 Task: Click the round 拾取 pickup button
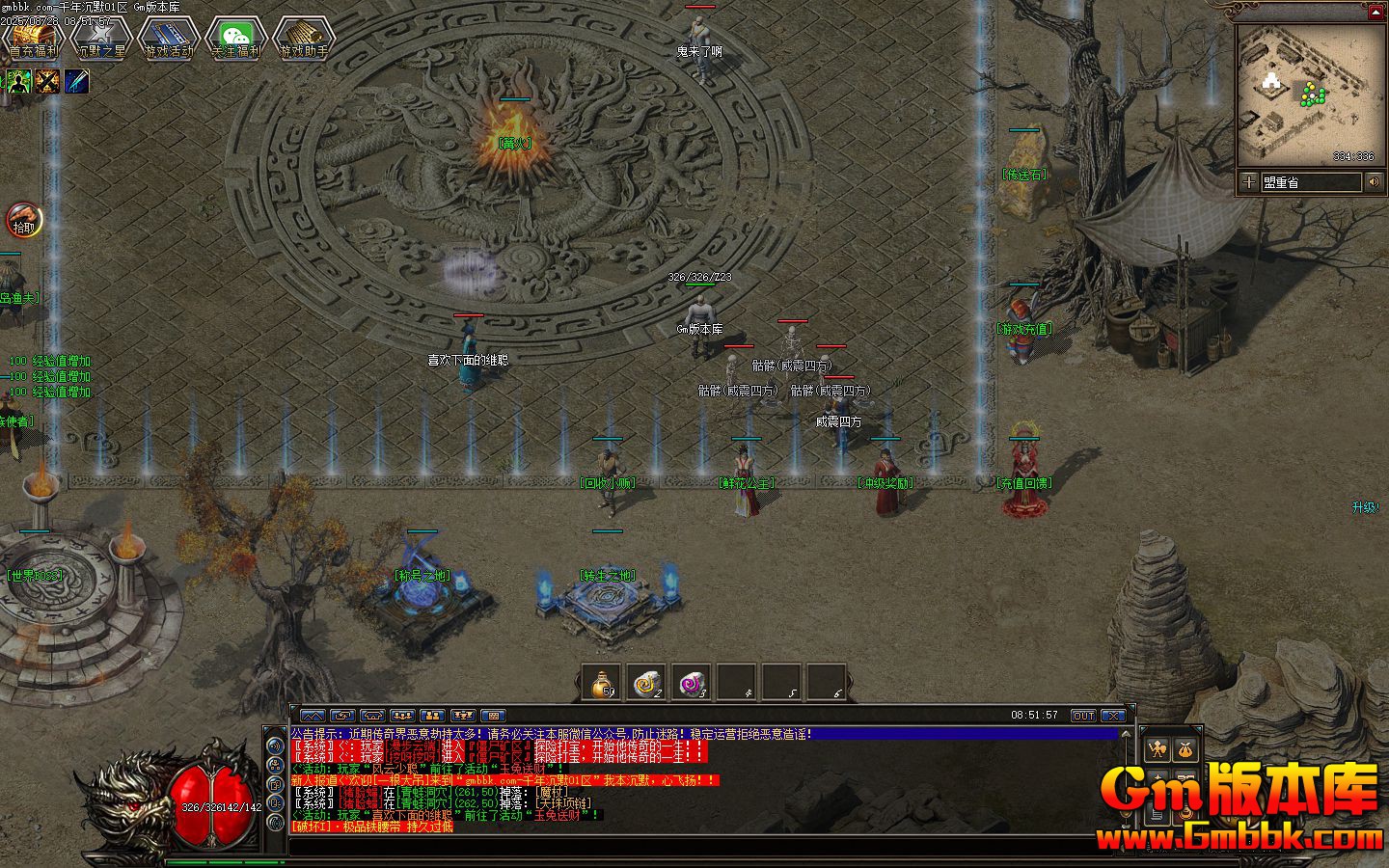(22, 221)
